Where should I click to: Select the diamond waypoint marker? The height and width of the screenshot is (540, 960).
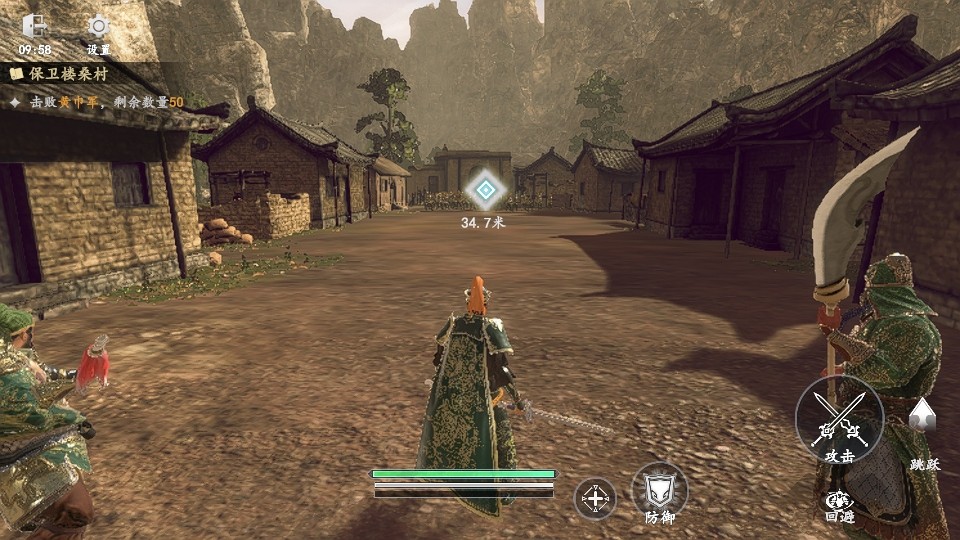pos(485,189)
